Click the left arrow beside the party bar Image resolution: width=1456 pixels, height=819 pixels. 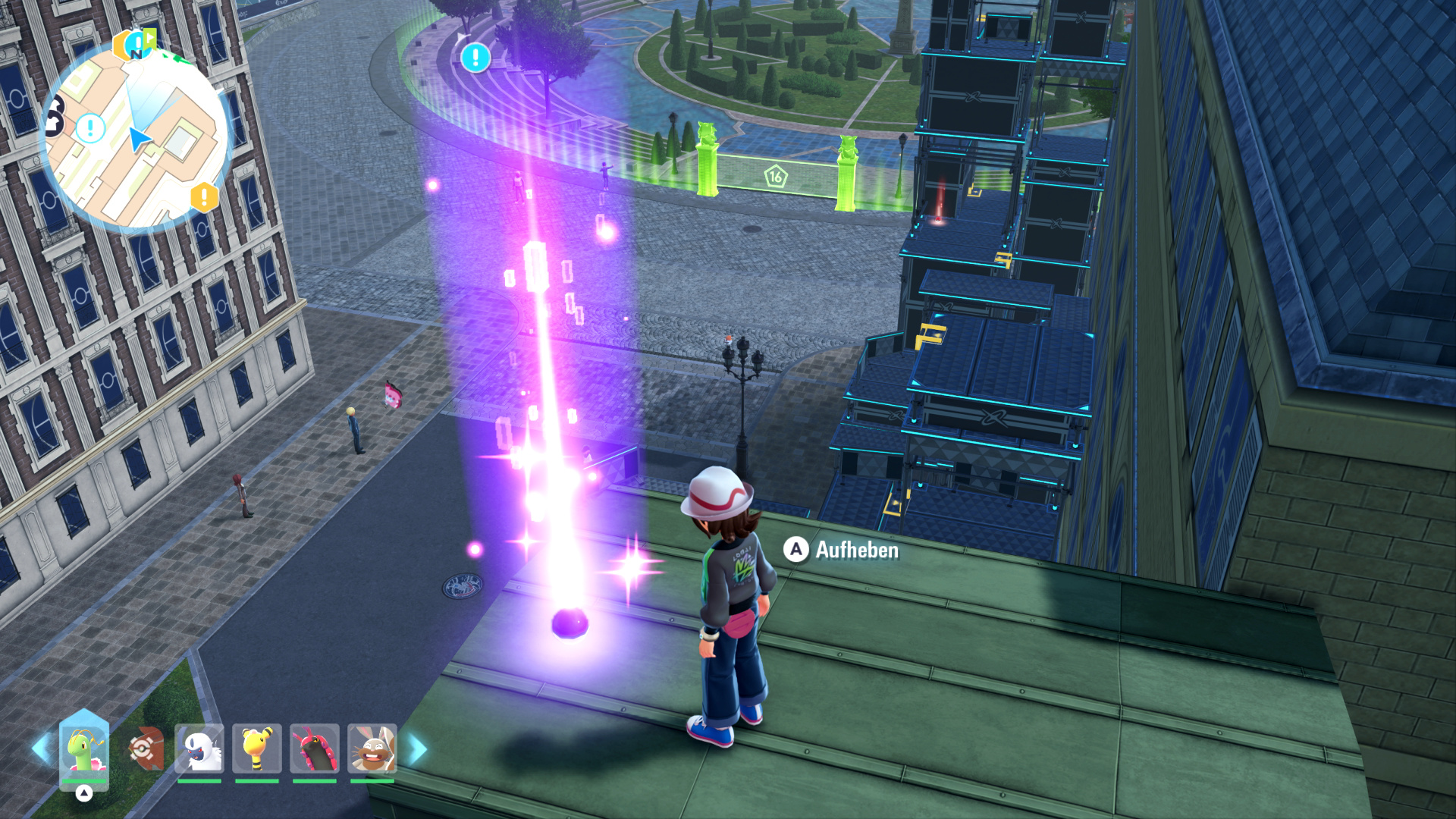tap(41, 748)
